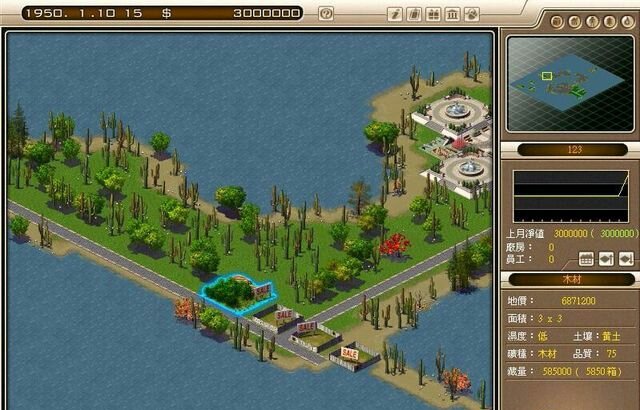
Task: Click the land tile down-arrow button
Action: click(x=626, y=259)
